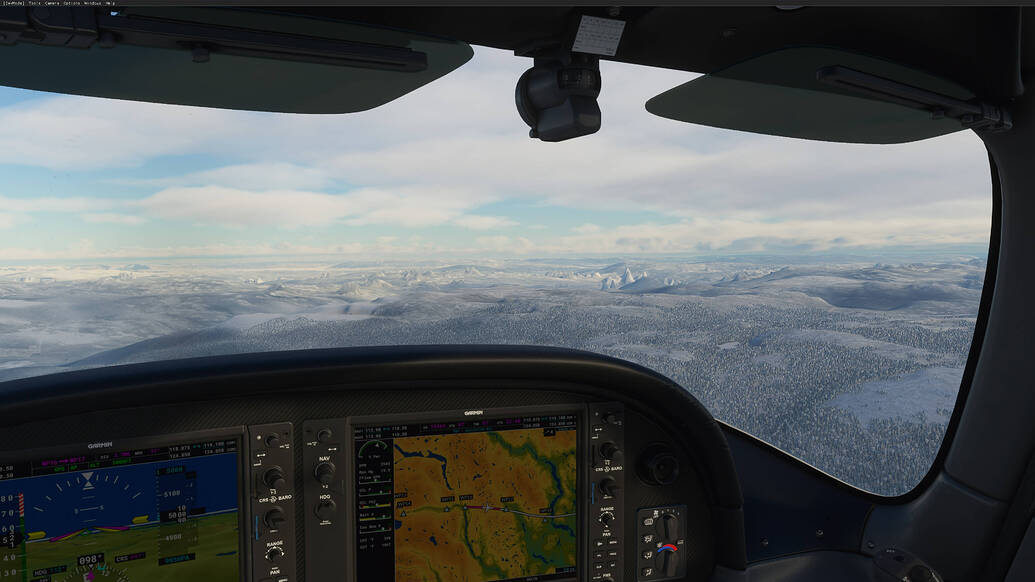1035x582 pixels.
Task: Open the Camera menu
Action: click(x=52, y=3)
